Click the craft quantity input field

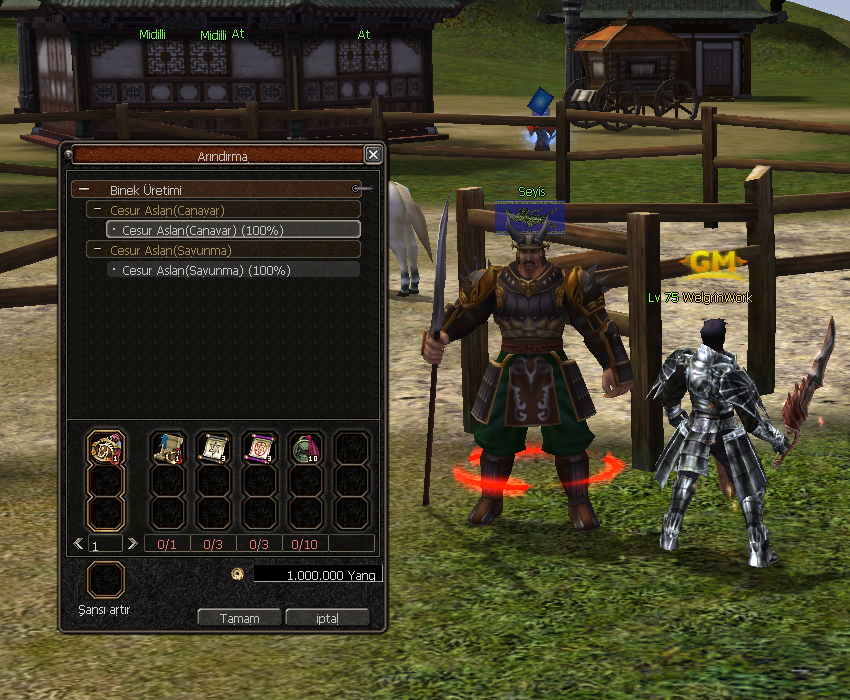tap(105, 545)
